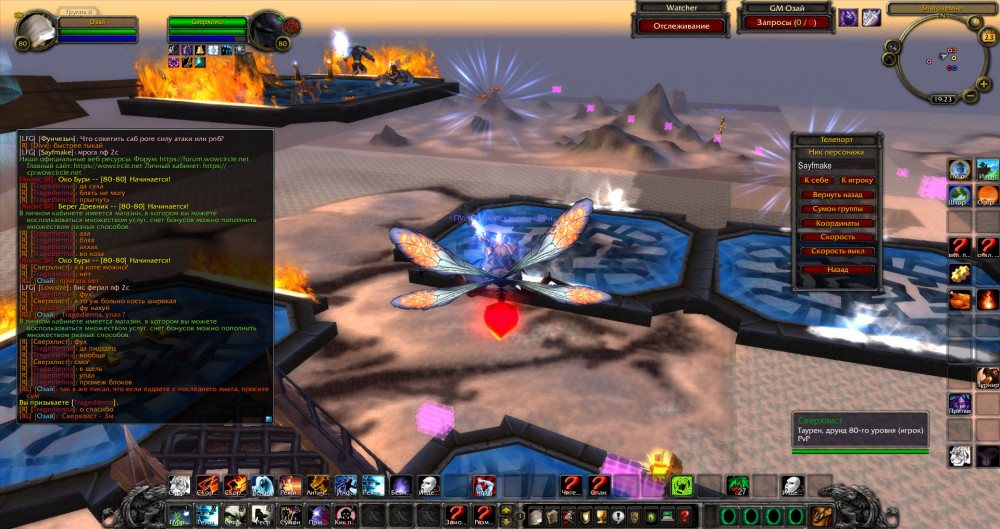Click the «Скорость» button
Viewport: 1000px width, 529px height.
point(837,237)
